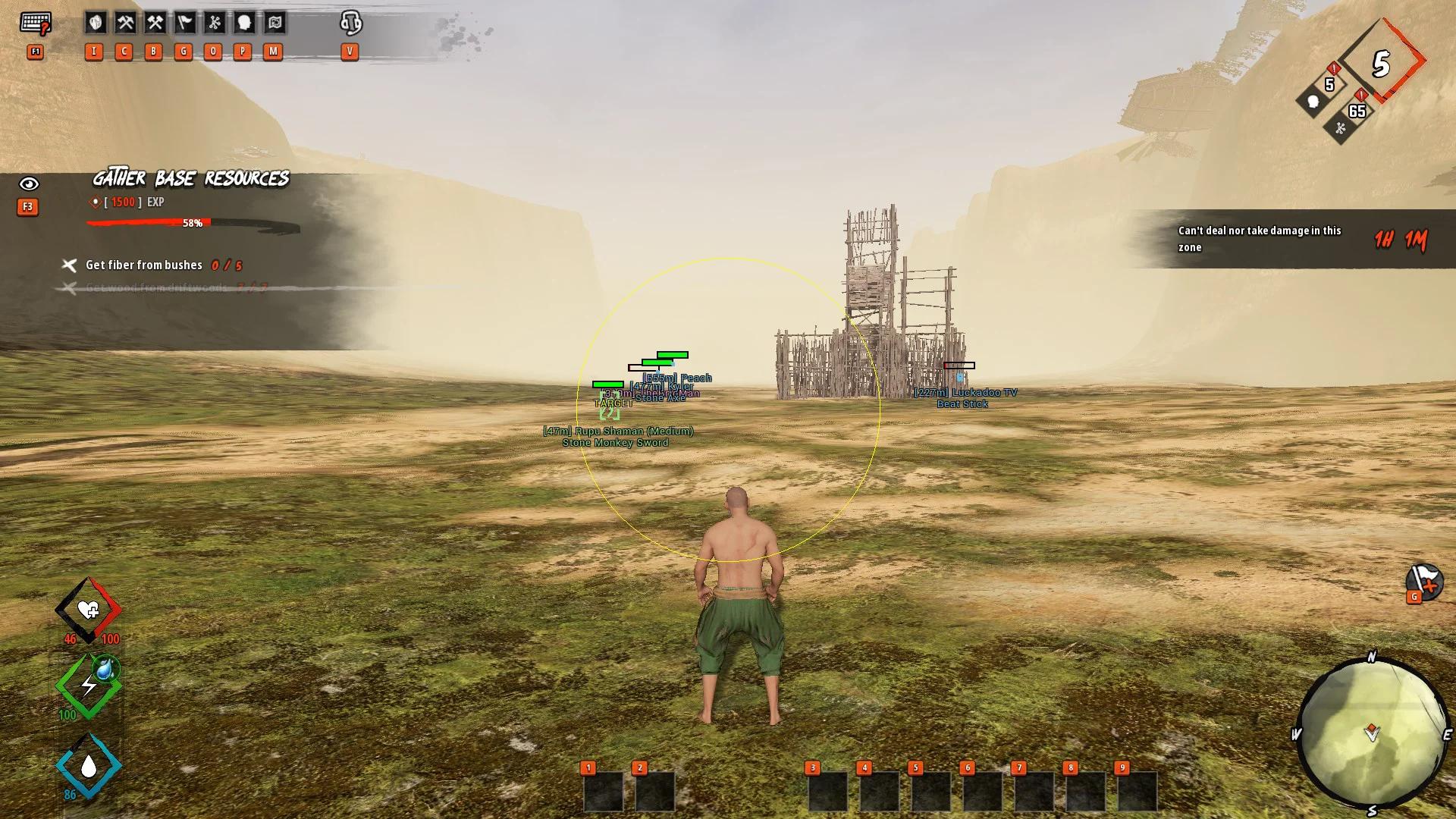Open the keyboard controls help icon

pyautogui.click(x=35, y=24)
